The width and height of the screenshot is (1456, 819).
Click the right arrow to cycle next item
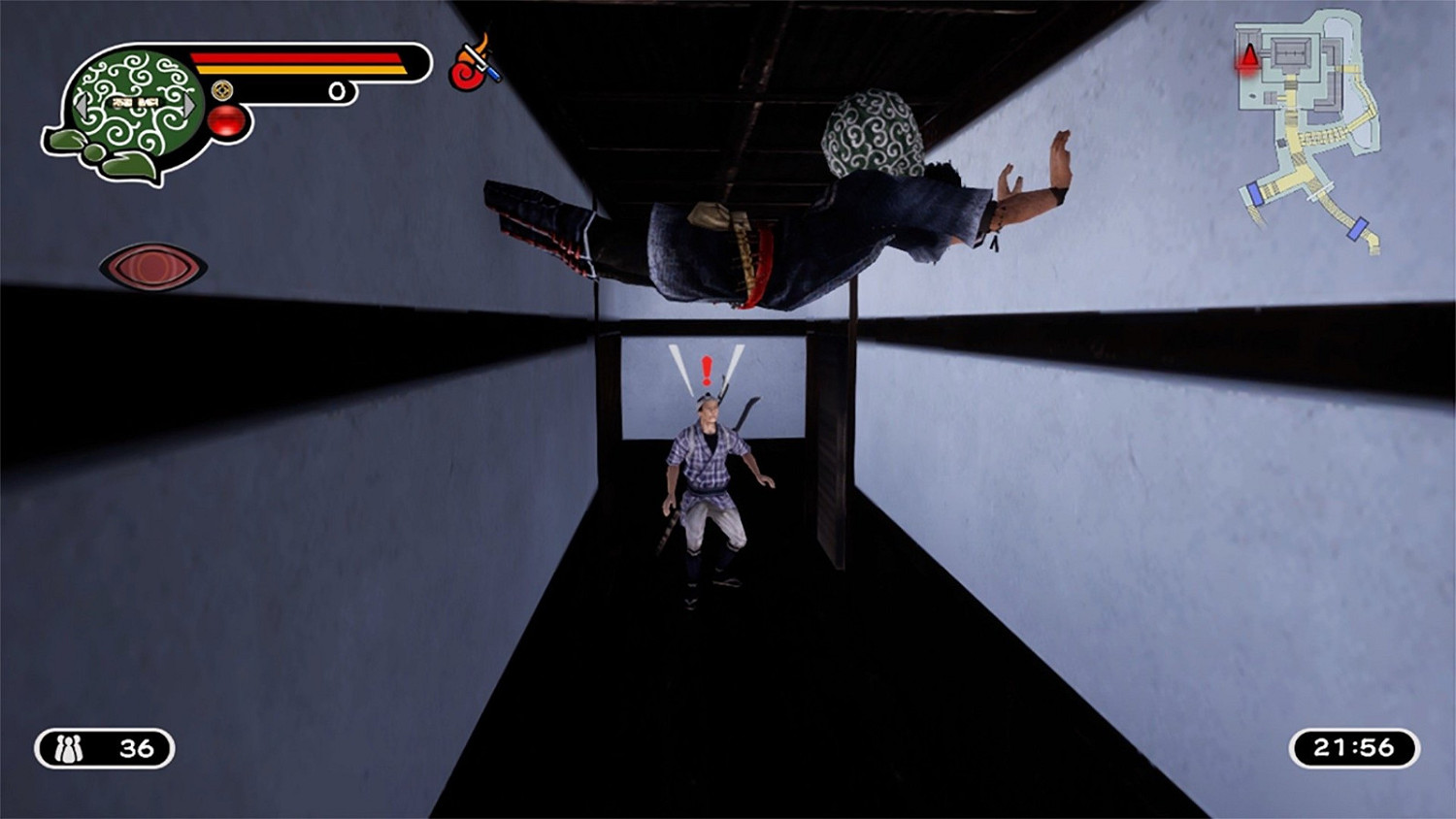pyautogui.click(x=188, y=108)
